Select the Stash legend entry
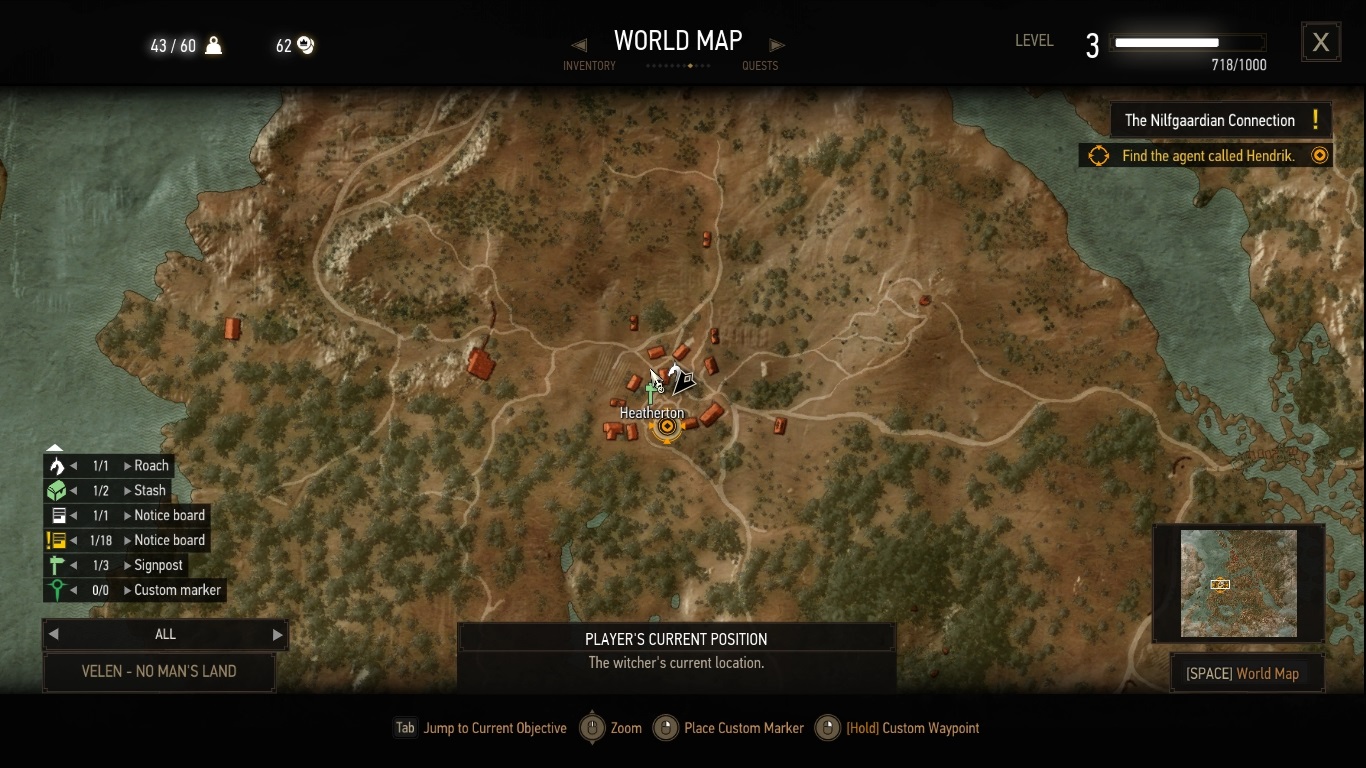Image resolution: width=1366 pixels, height=768 pixels. pos(150,491)
